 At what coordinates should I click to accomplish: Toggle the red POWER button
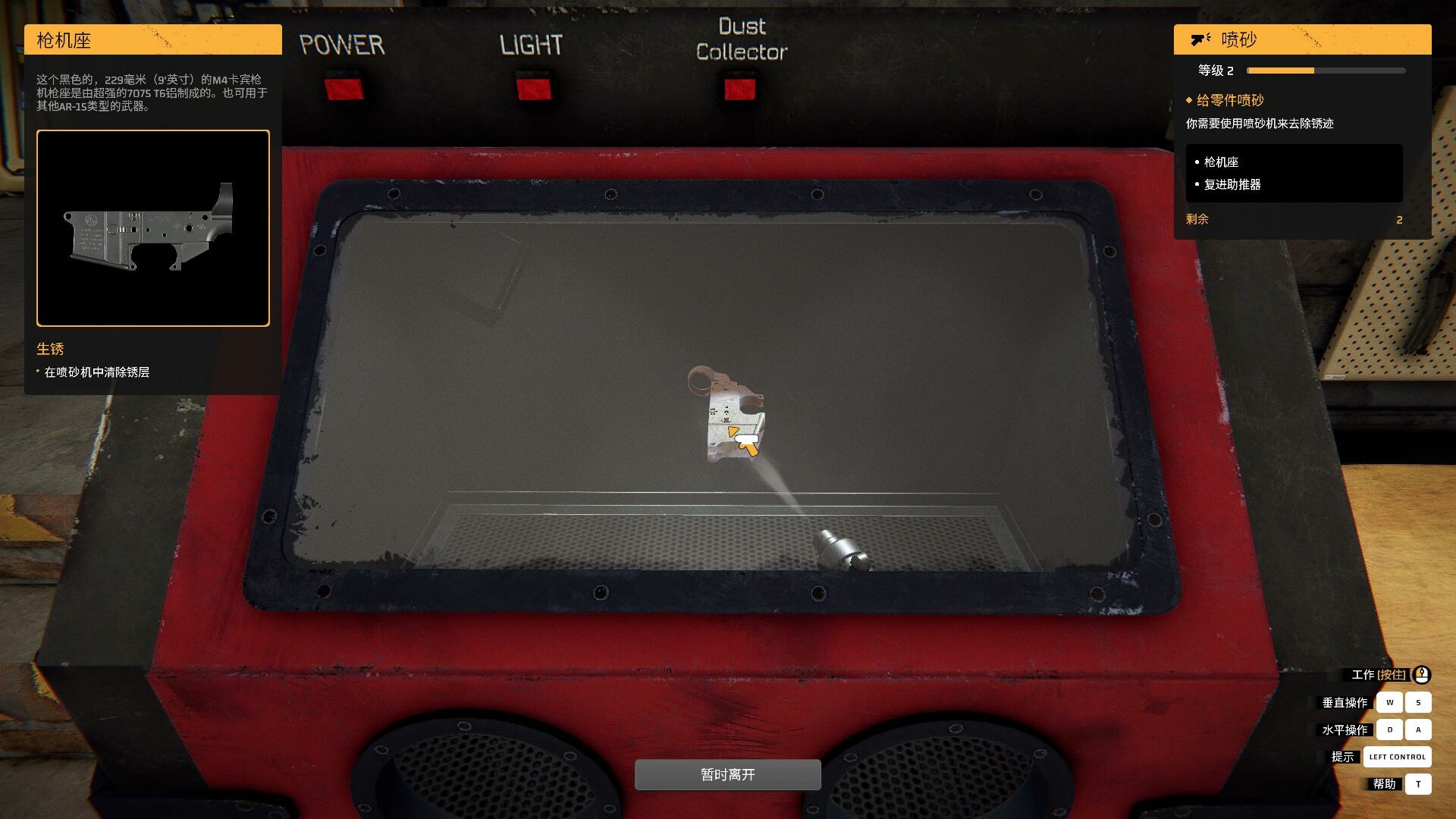(344, 87)
